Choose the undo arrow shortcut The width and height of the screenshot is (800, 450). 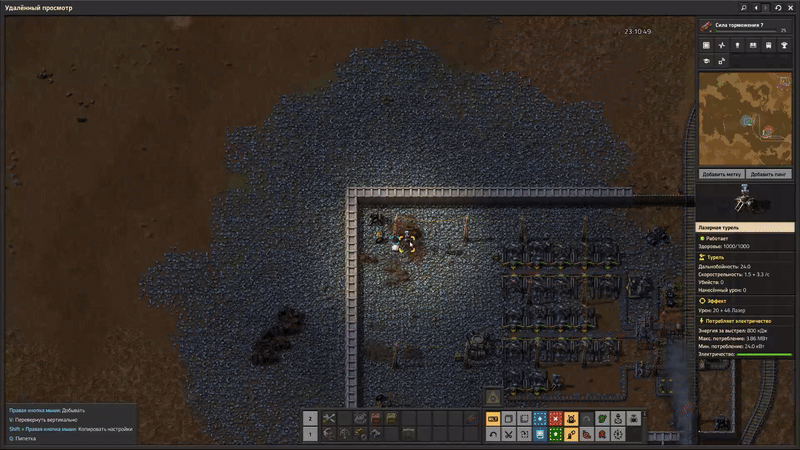click(493, 434)
